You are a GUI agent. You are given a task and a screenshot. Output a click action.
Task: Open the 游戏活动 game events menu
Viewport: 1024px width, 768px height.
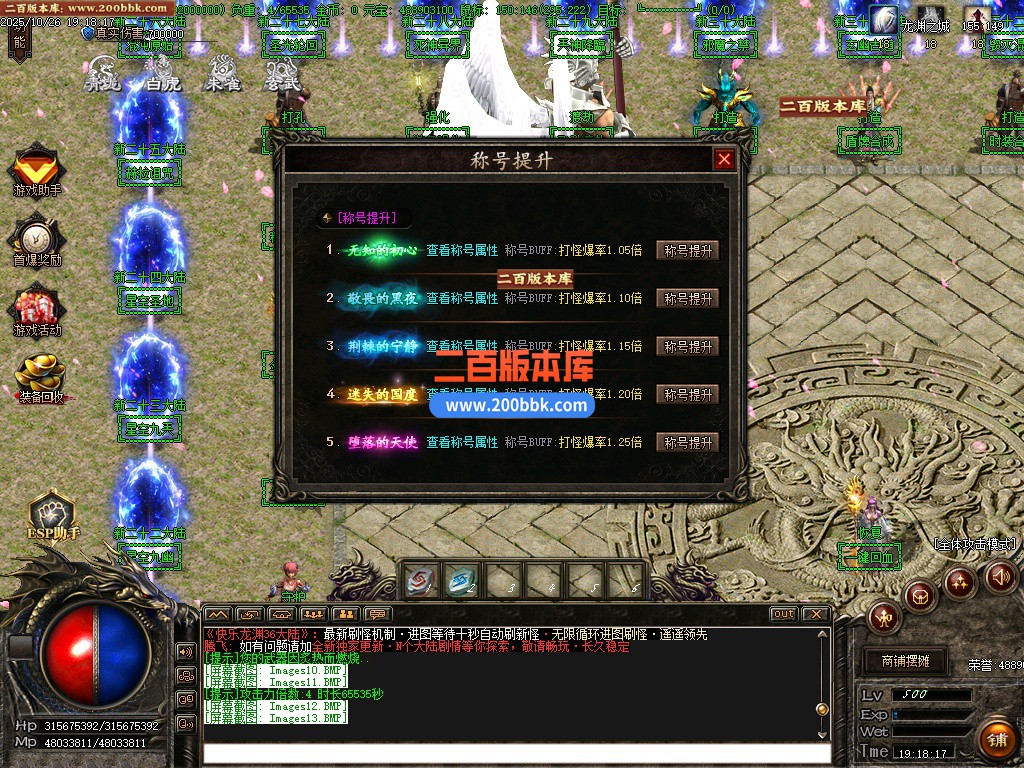pos(37,310)
